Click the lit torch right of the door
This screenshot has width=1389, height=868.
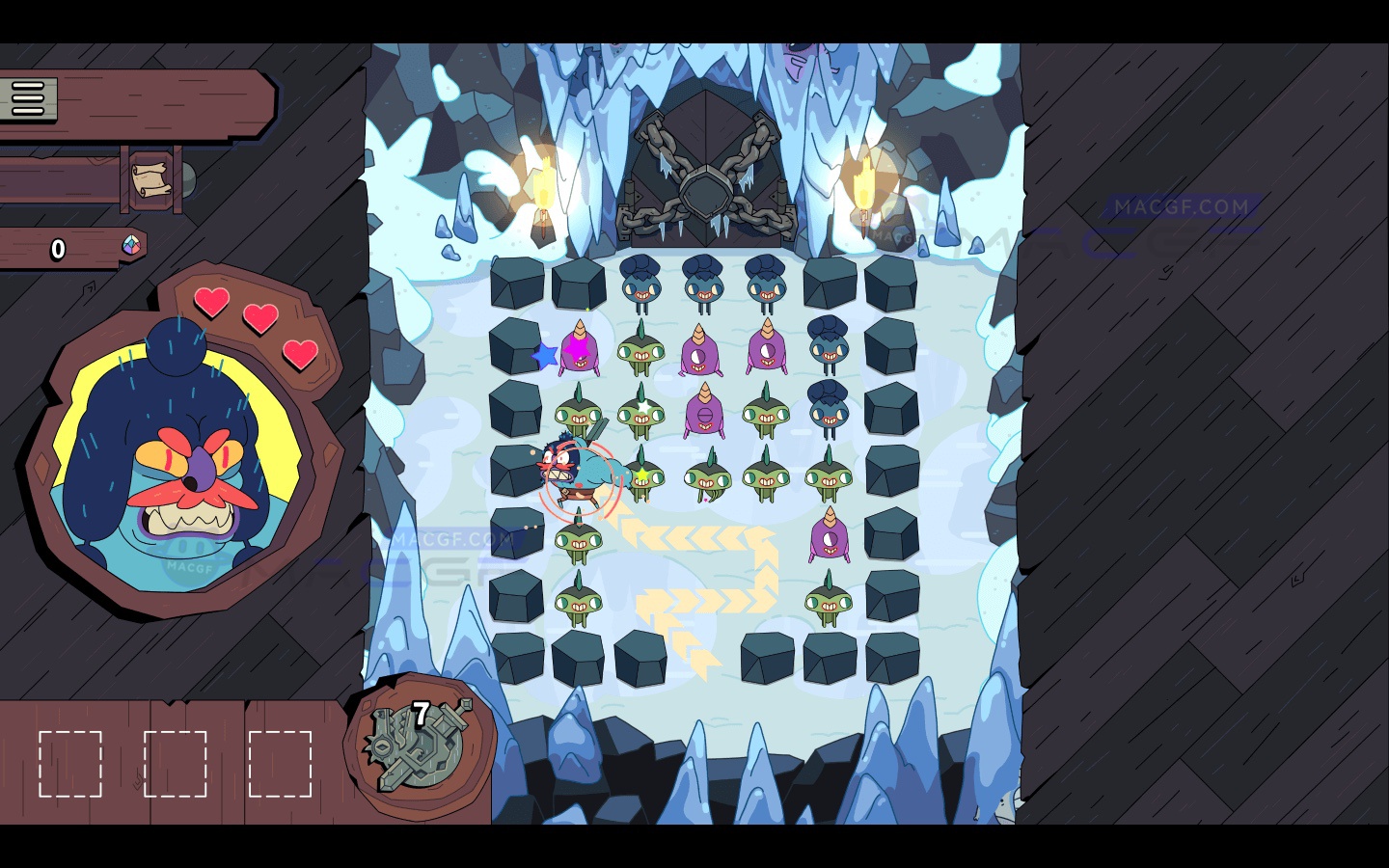coord(863,183)
